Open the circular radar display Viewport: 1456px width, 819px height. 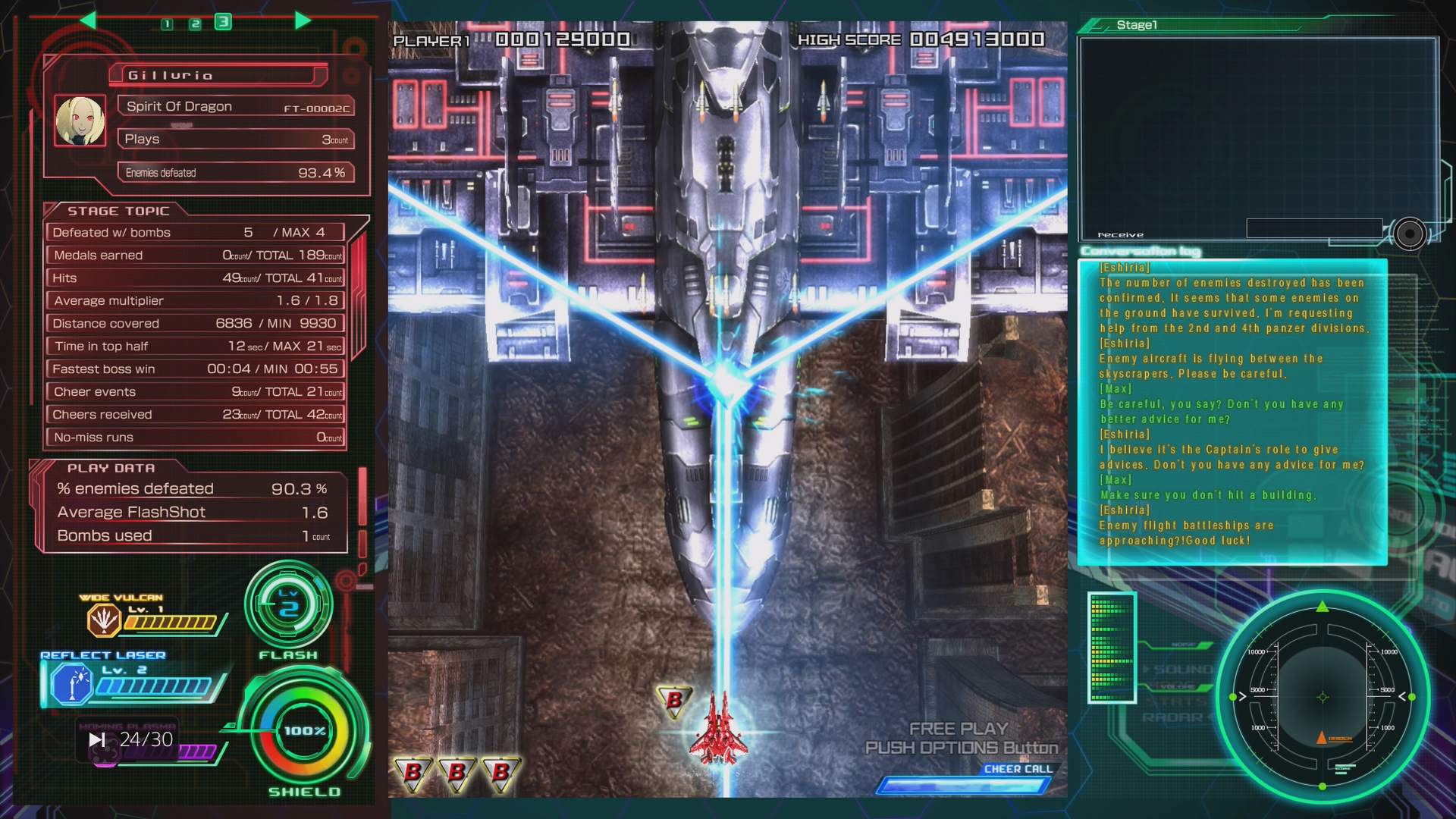click(1323, 698)
